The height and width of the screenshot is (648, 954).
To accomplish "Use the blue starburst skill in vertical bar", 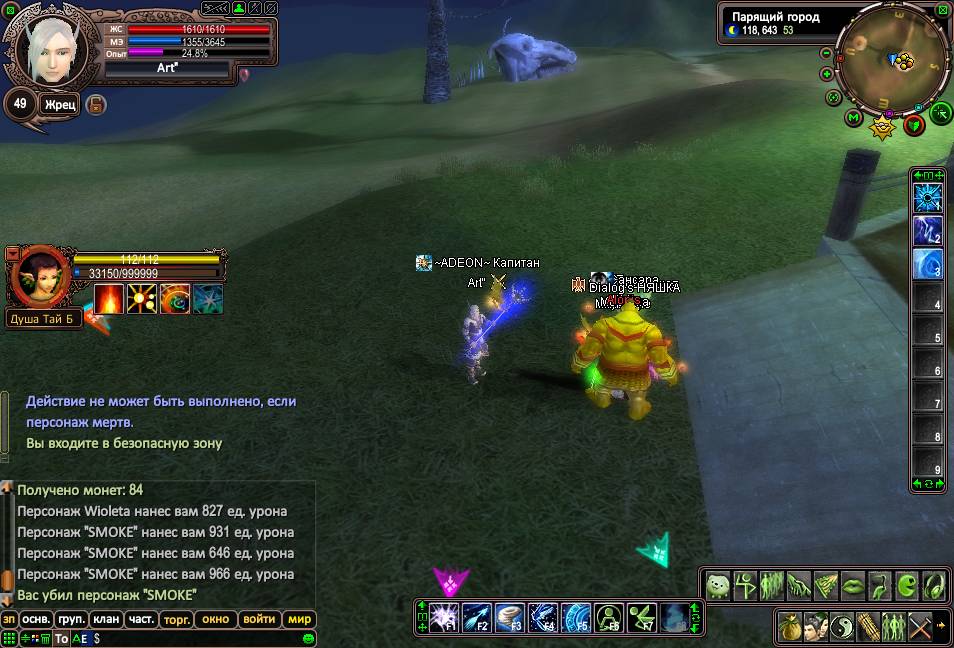I will coord(928,198).
